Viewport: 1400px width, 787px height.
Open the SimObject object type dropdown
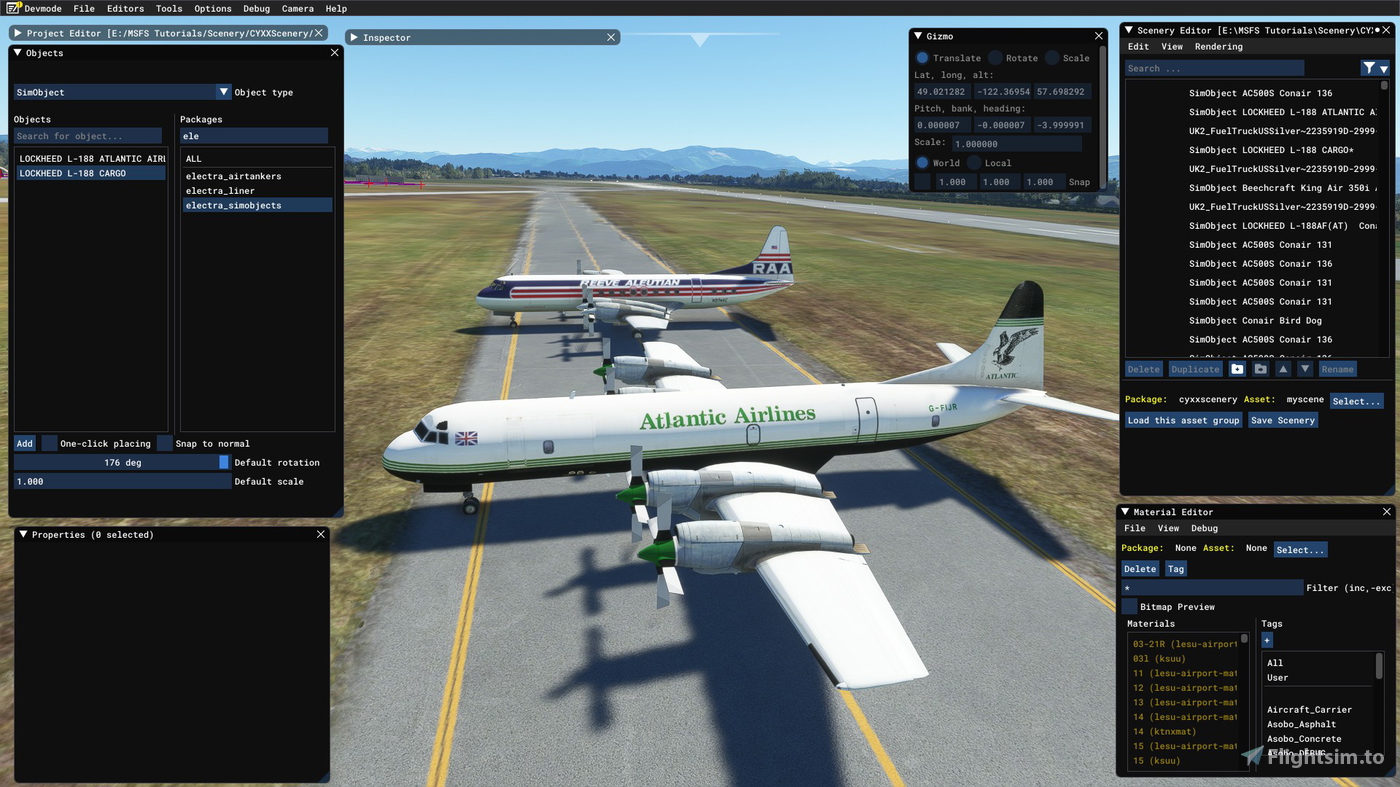[224, 92]
